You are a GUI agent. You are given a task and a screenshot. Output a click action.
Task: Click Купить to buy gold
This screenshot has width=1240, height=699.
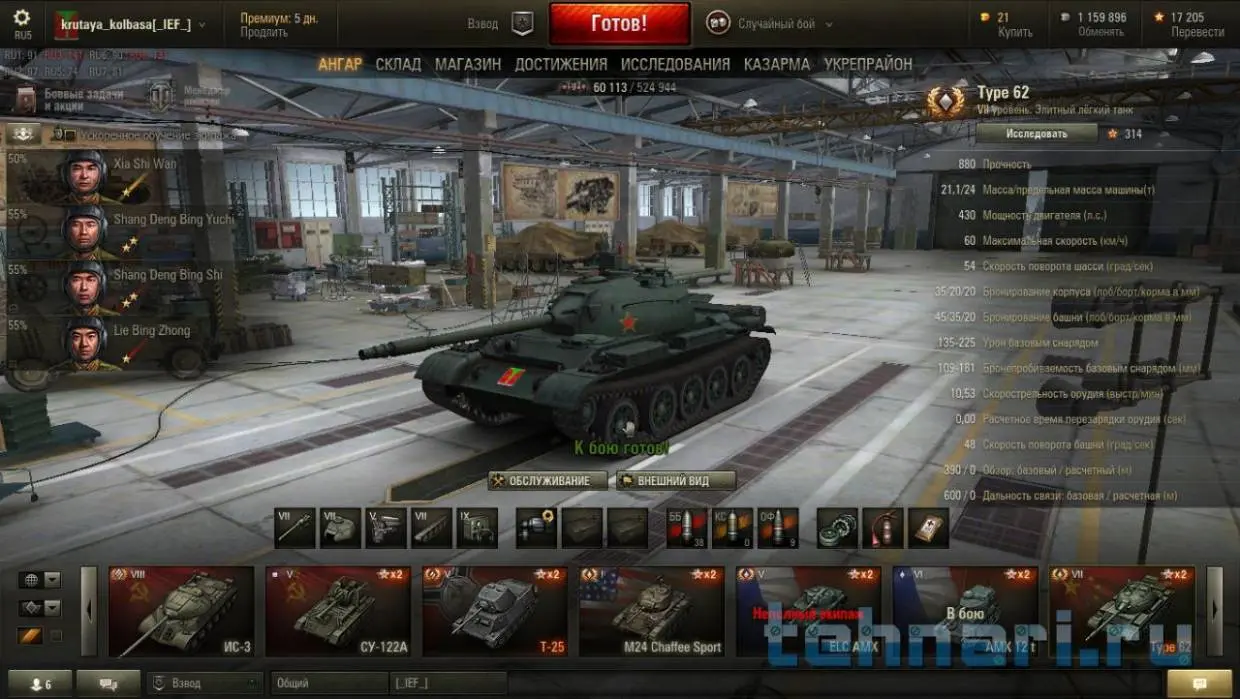1015,32
